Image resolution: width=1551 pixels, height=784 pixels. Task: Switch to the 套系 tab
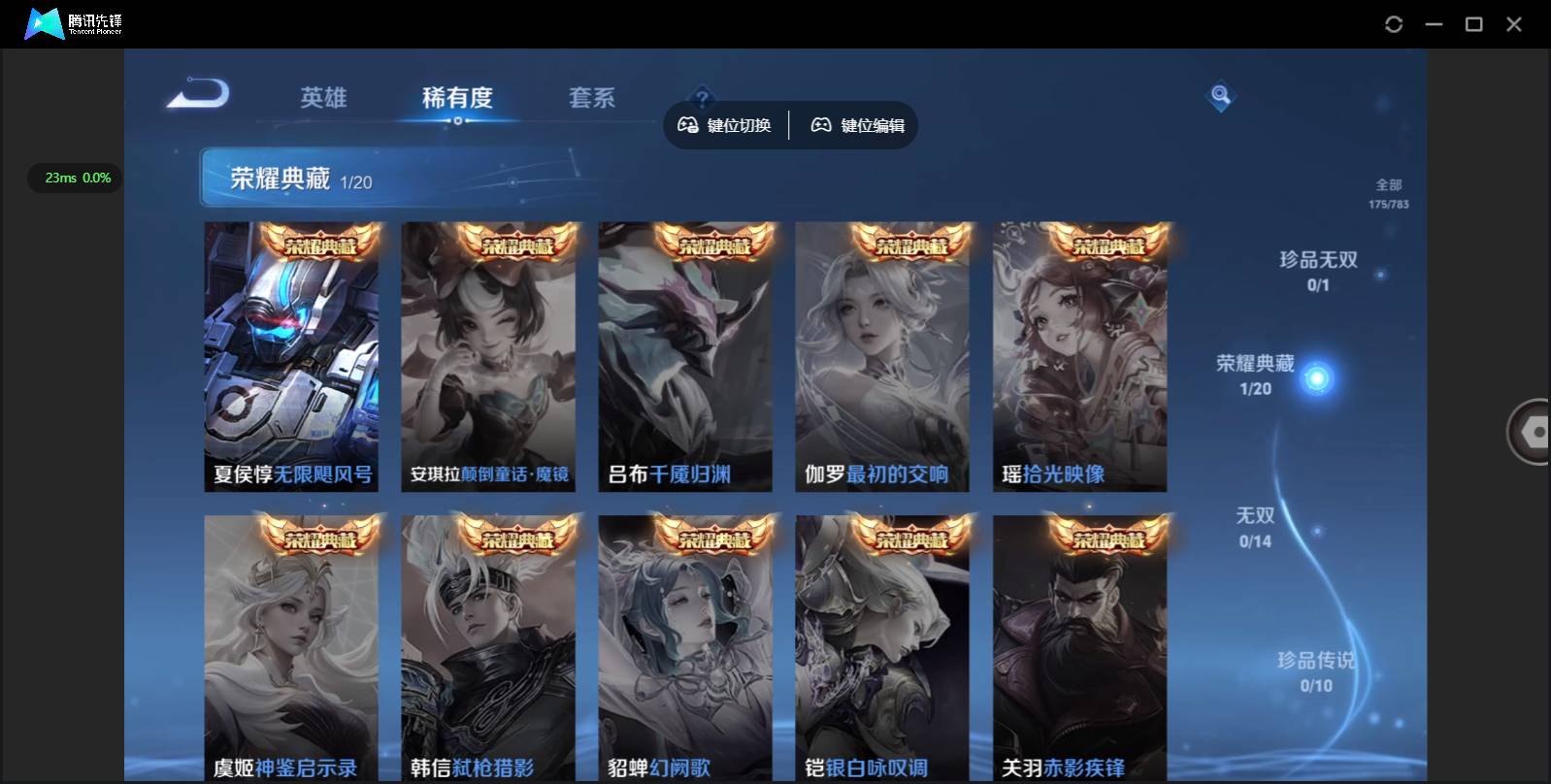point(593,97)
